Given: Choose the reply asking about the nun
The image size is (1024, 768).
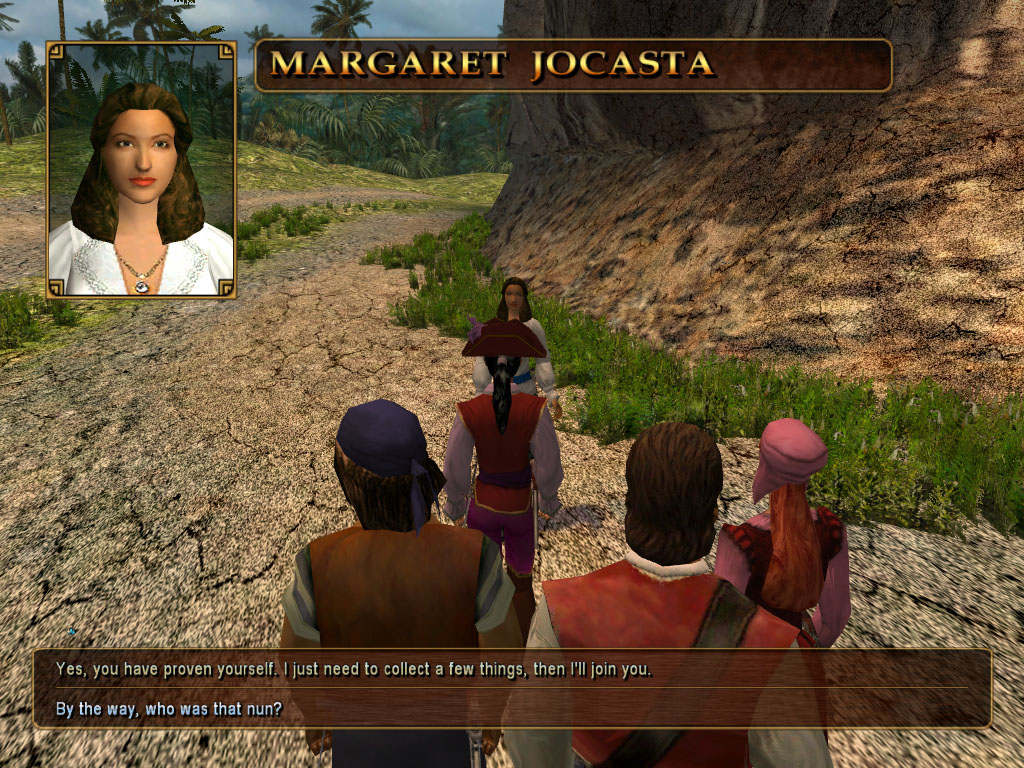Looking at the screenshot, I should (x=169, y=709).
